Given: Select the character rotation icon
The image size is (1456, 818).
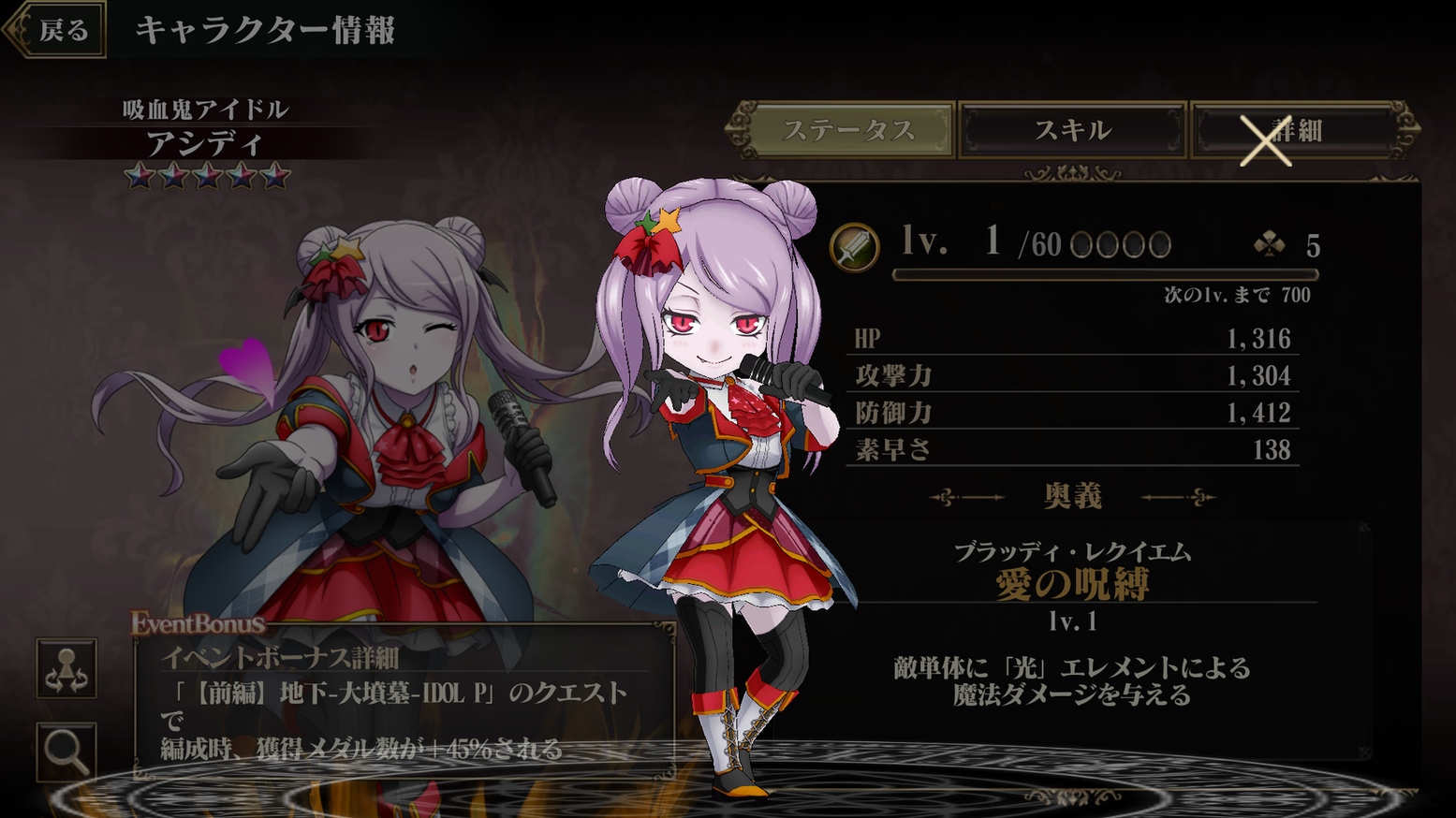Looking at the screenshot, I should [x=66, y=668].
